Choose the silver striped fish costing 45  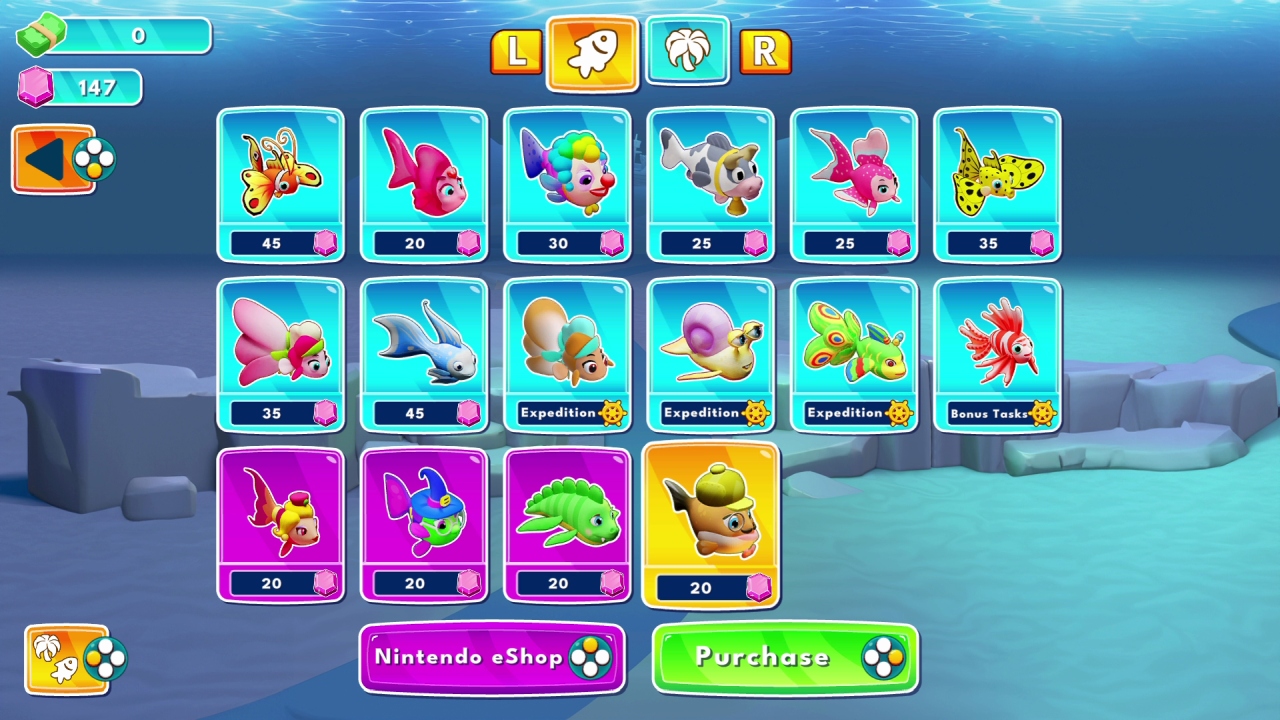point(424,355)
